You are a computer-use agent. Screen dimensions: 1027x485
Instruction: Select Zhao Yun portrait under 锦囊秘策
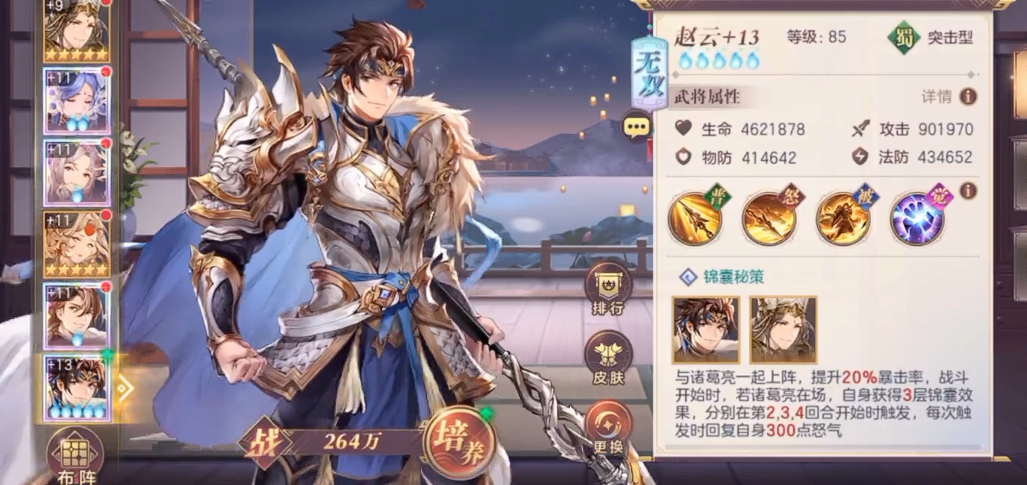tap(706, 328)
